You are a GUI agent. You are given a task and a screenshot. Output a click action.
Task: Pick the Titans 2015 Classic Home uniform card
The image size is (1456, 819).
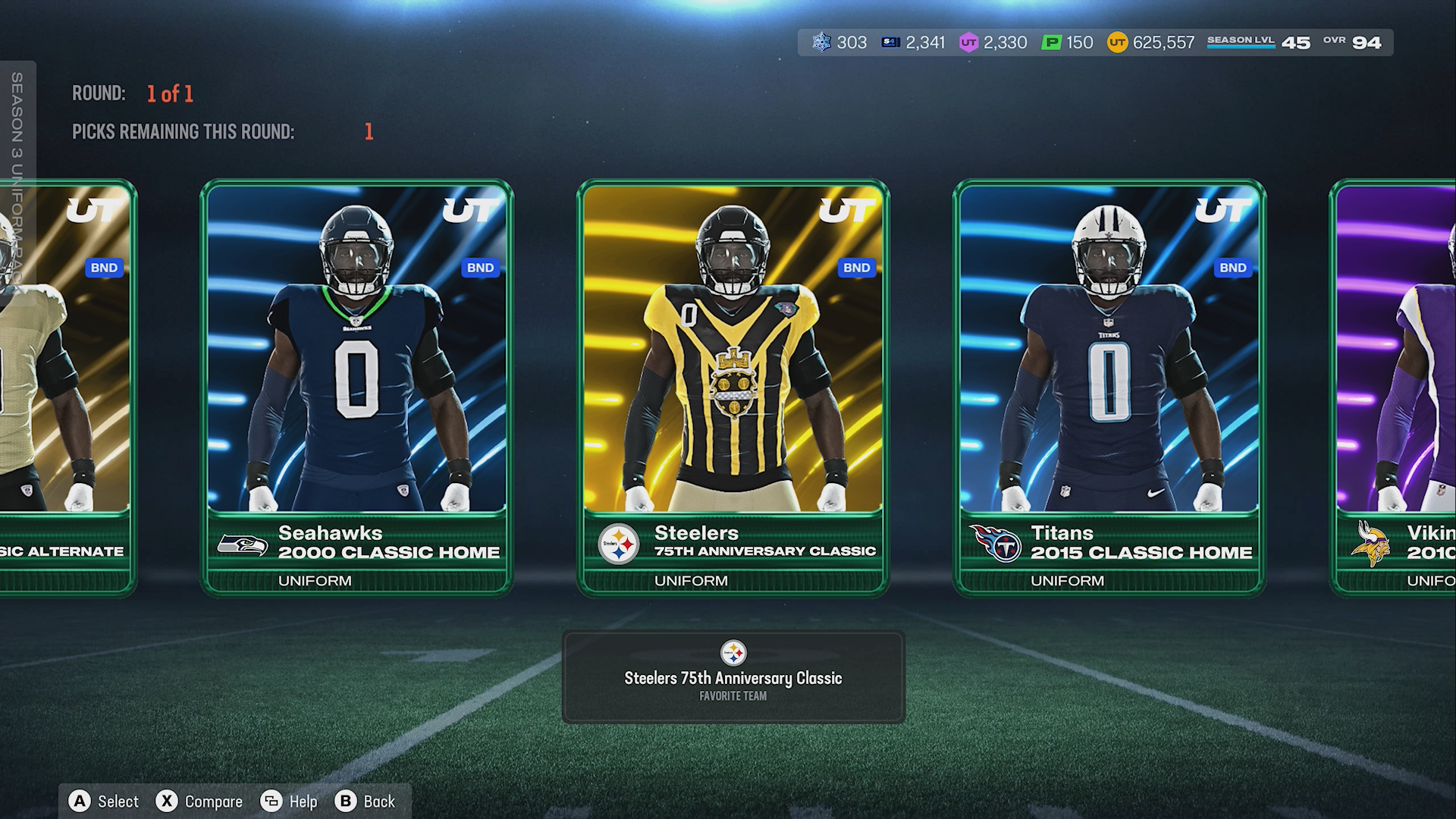(x=1109, y=387)
